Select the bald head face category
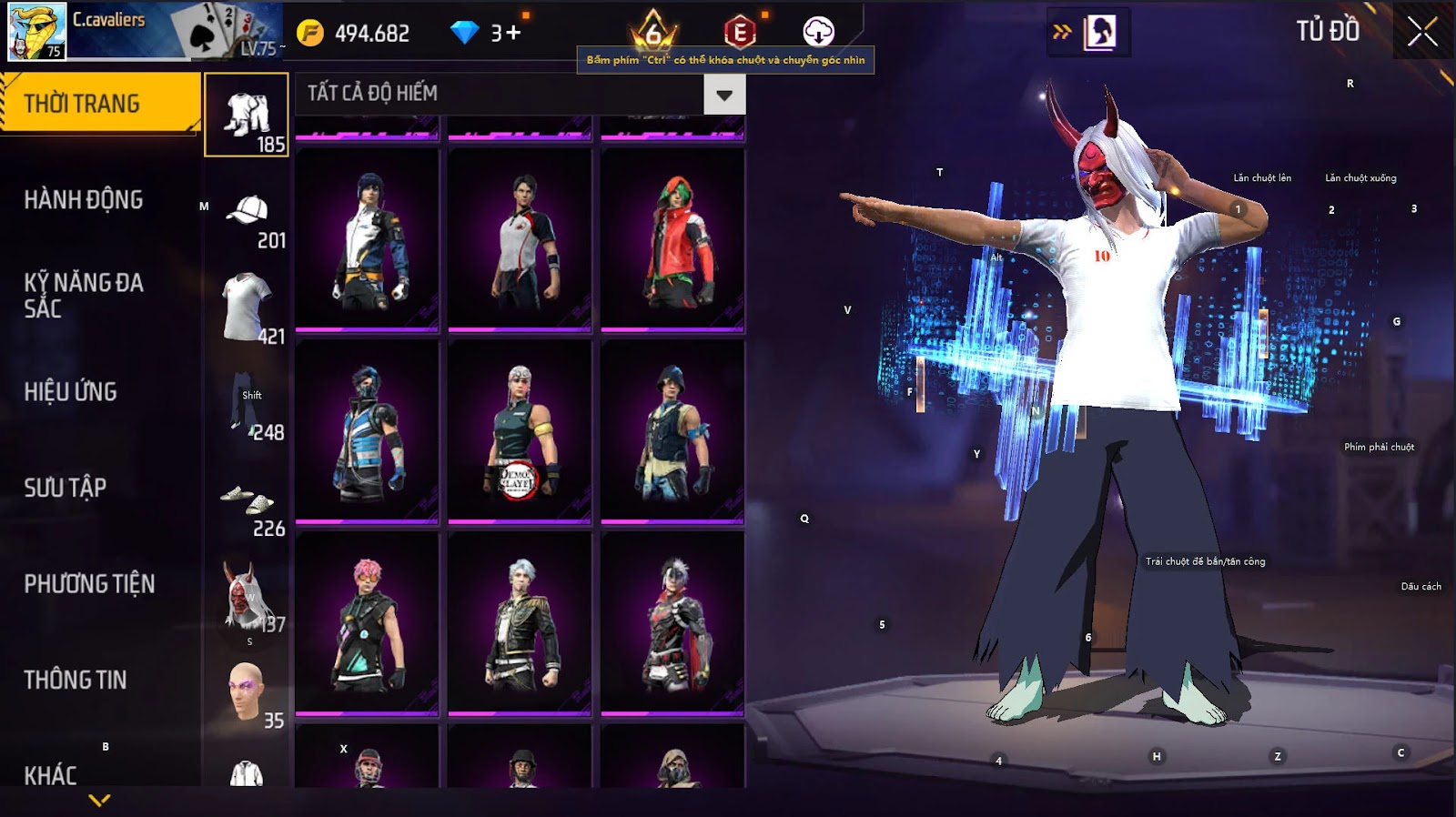The image size is (1456, 817). [x=247, y=693]
